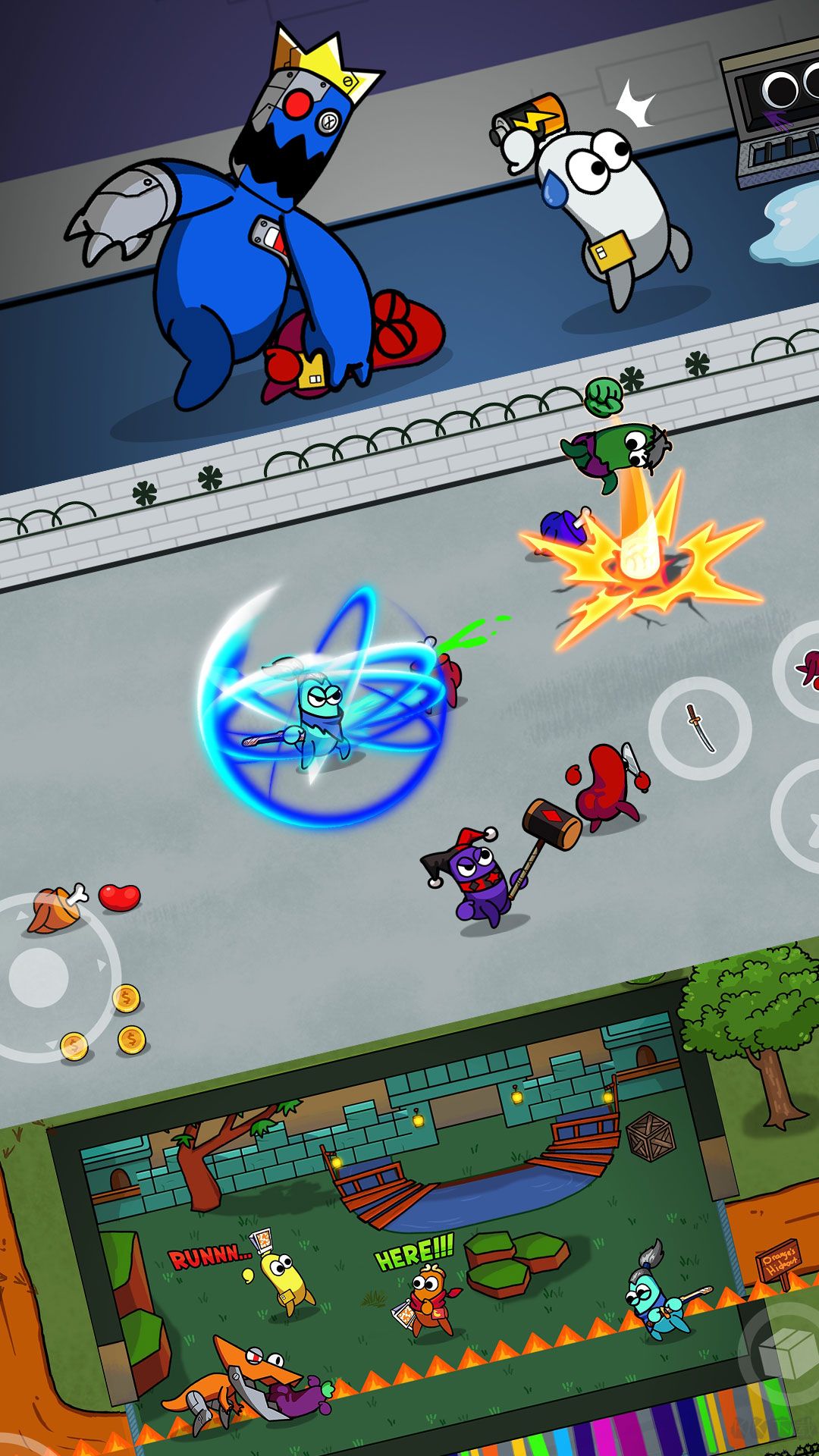Tap the katana attack button
Viewport: 819px width, 1456px height.
click(x=700, y=727)
